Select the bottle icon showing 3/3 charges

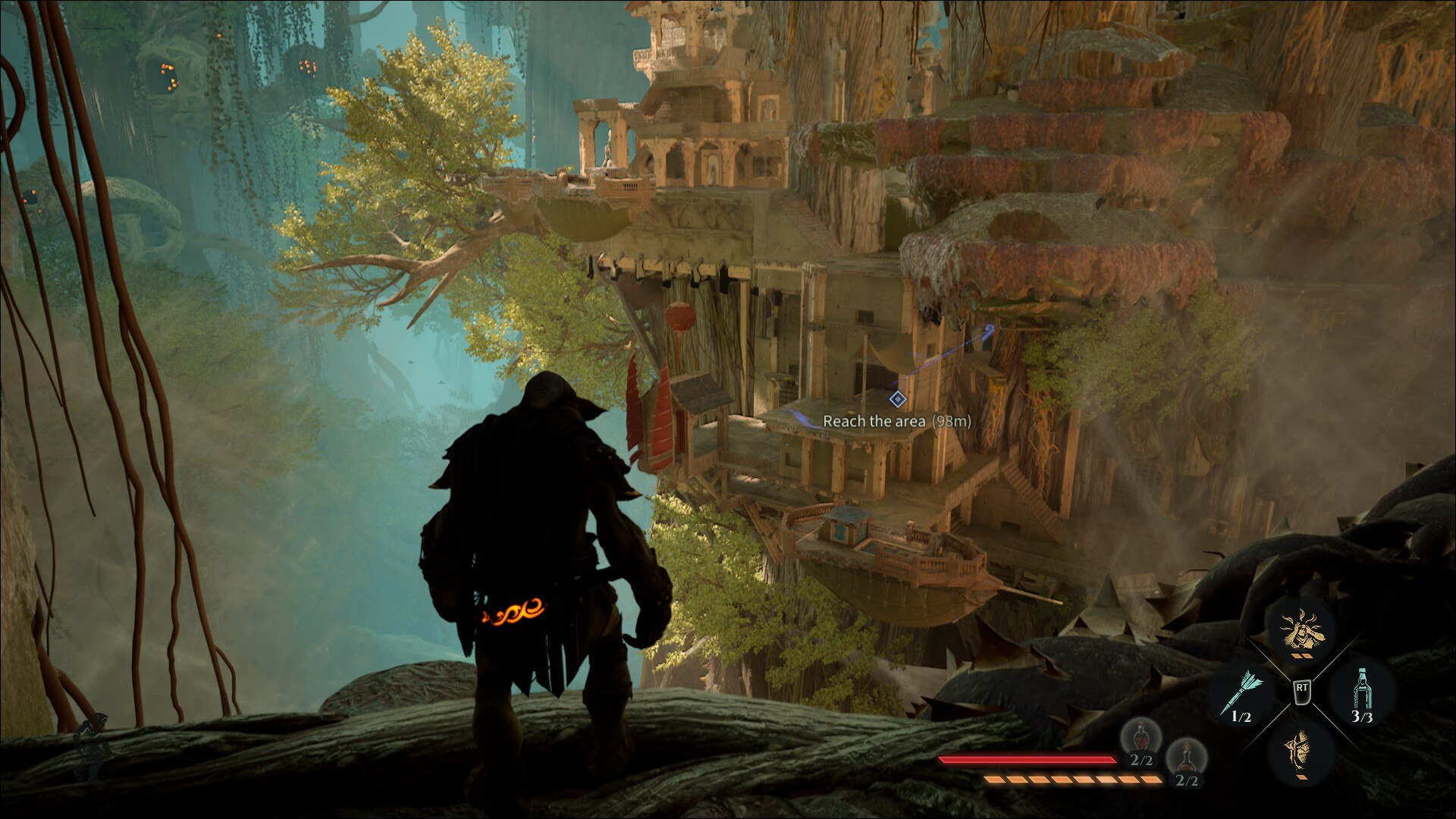(x=1363, y=689)
